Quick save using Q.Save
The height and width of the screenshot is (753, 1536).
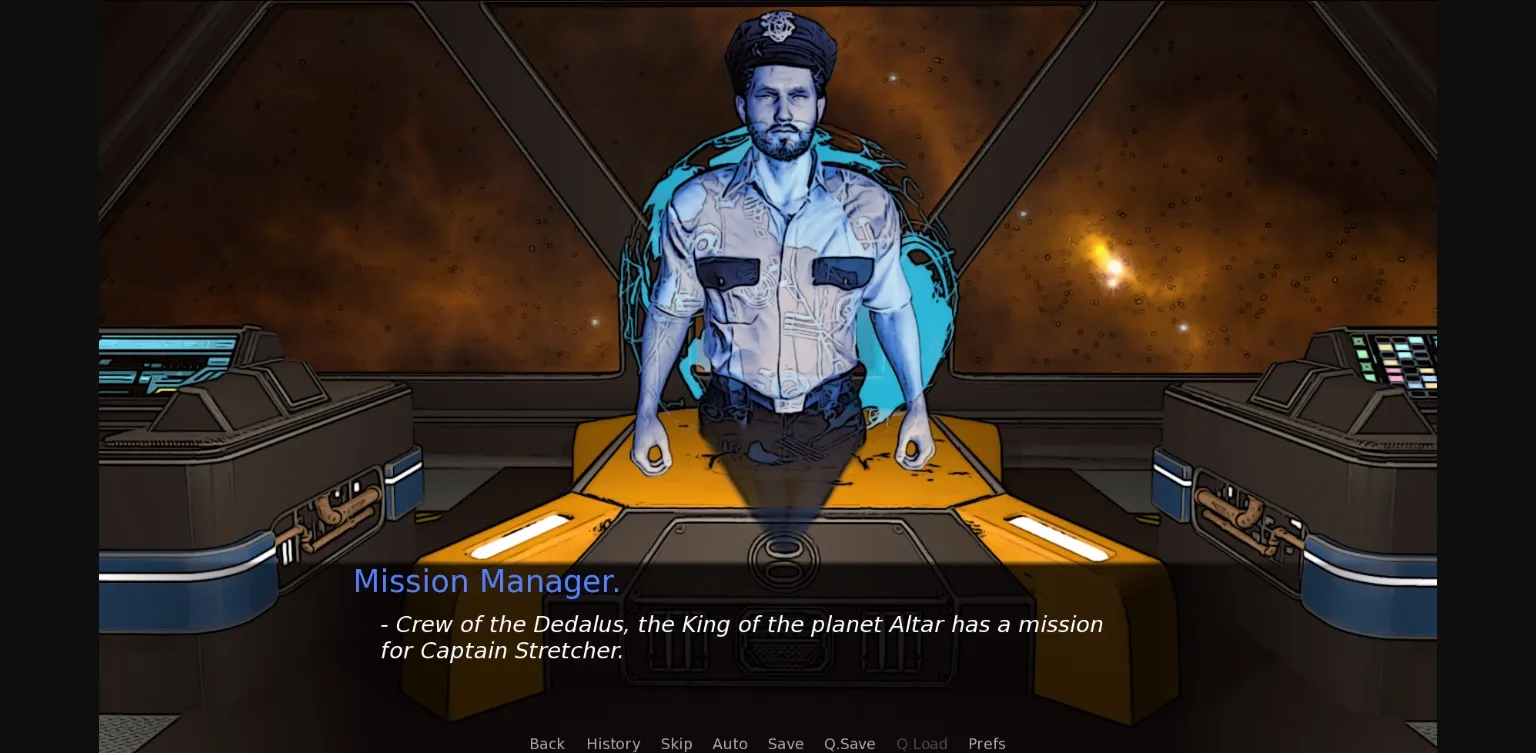[849, 744]
